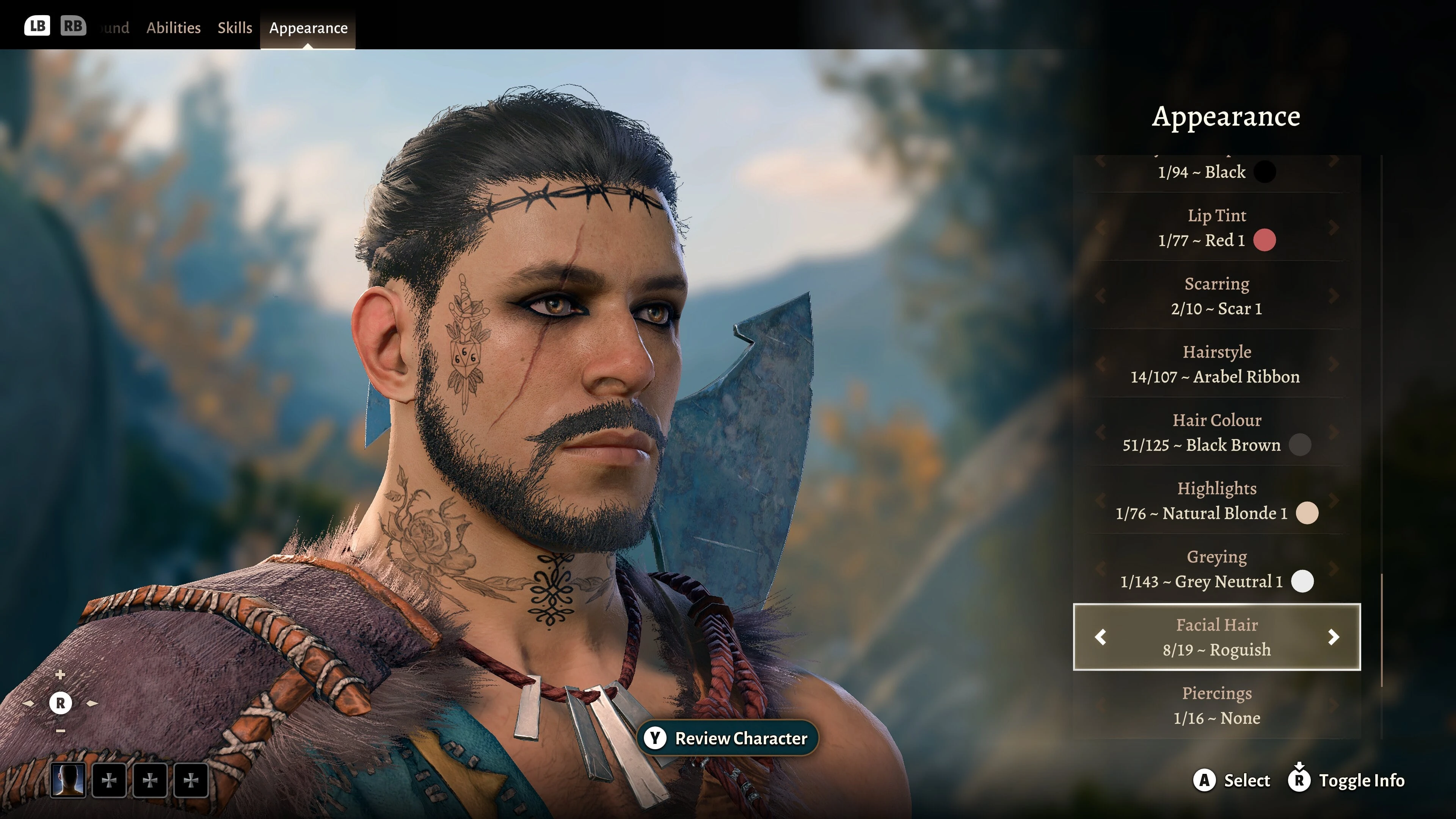Select the Piercings row

tap(1216, 705)
